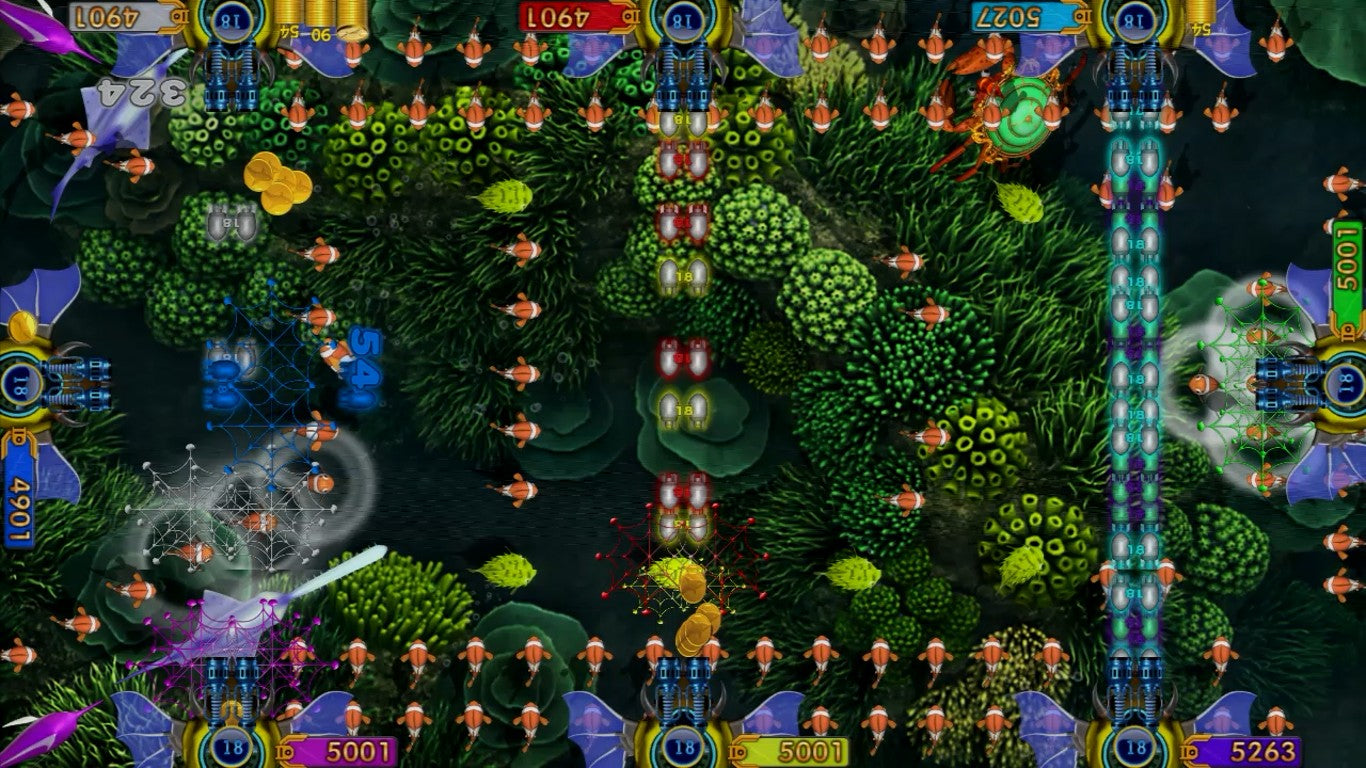Choose the bet dial beside the grey 4901 panel

pyautogui.click(x=232, y=19)
